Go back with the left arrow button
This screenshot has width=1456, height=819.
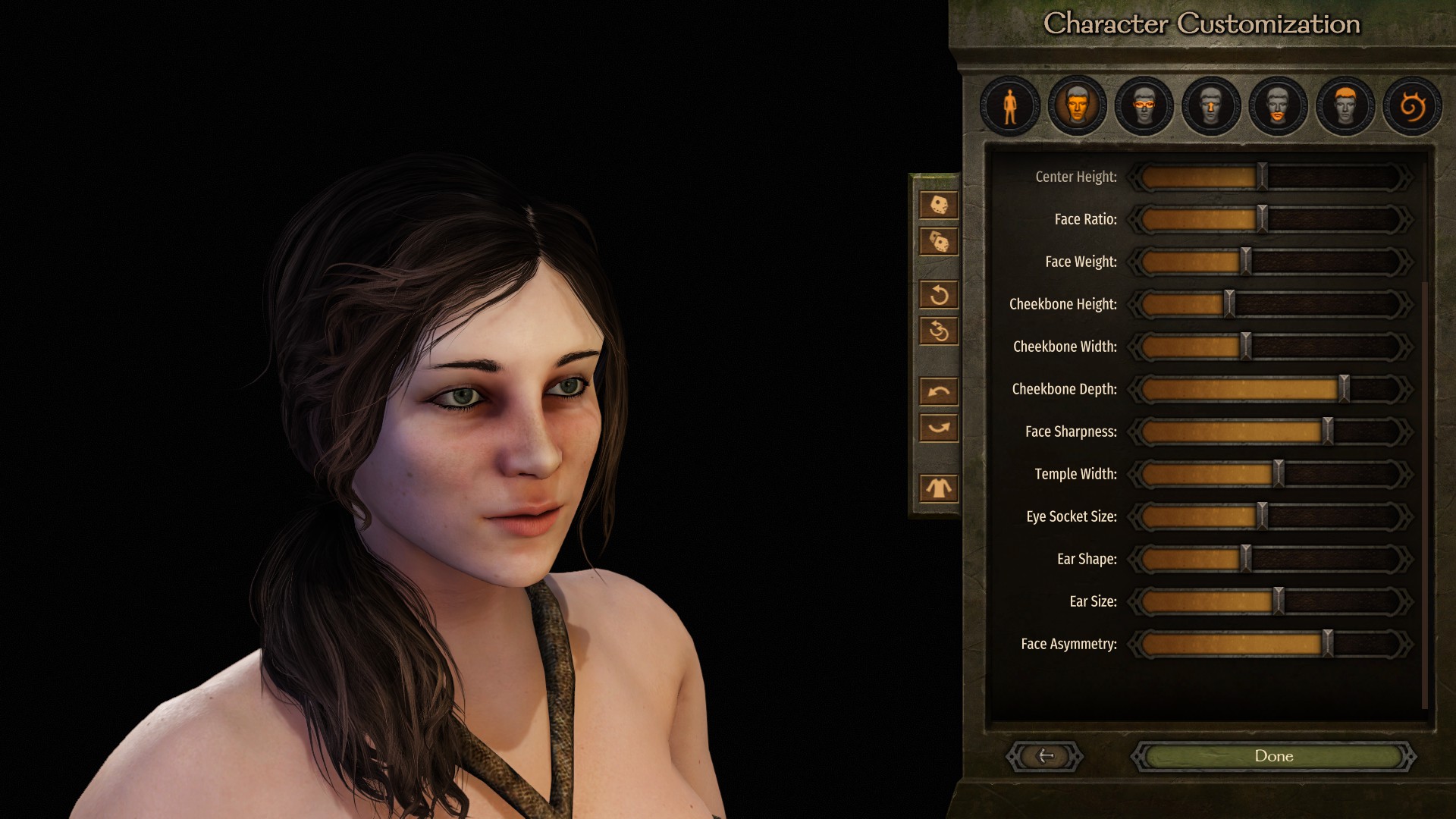(1045, 756)
